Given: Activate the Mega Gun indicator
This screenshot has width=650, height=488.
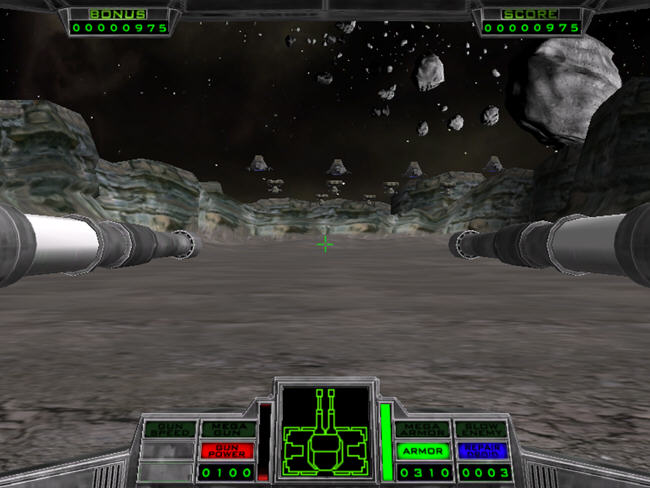Looking at the screenshot, I should pyautogui.click(x=228, y=429).
